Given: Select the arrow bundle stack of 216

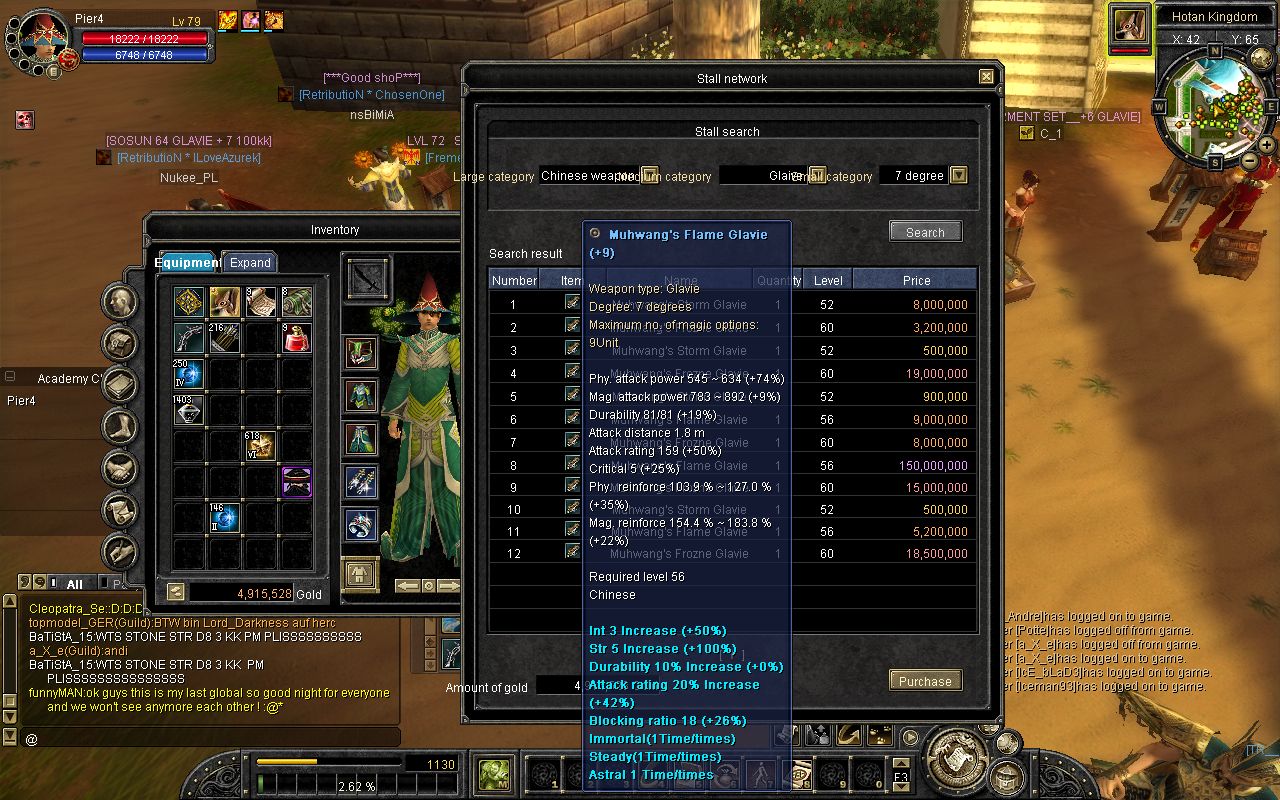Looking at the screenshot, I should pos(224,338).
